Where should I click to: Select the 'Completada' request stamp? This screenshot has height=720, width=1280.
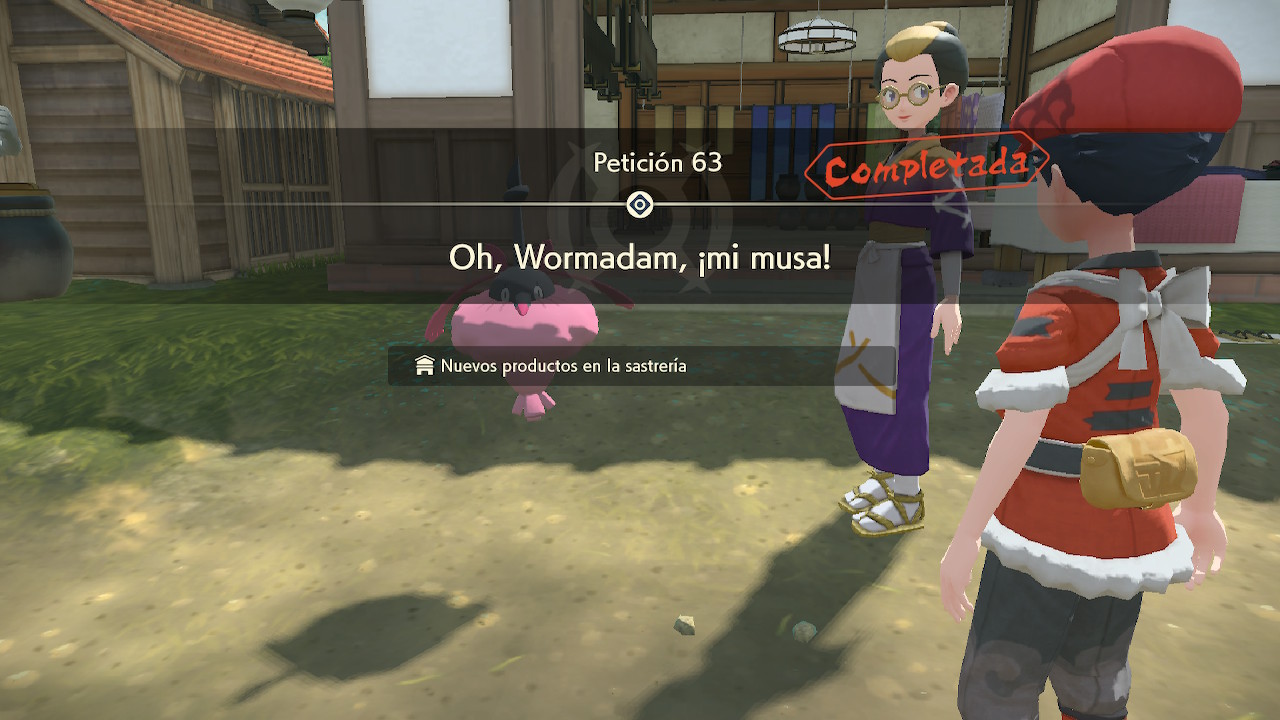point(926,167)
